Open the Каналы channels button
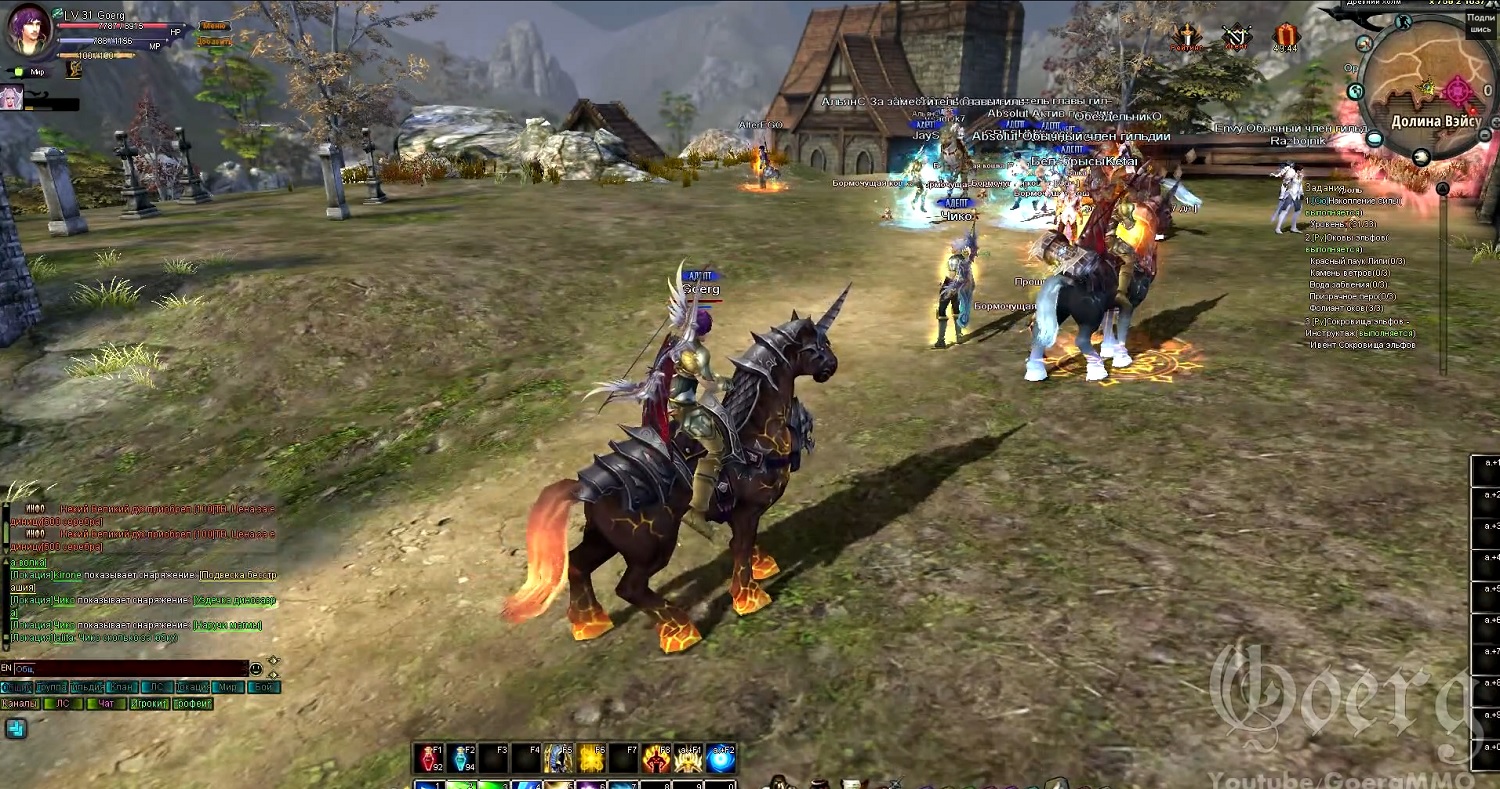 20,703
